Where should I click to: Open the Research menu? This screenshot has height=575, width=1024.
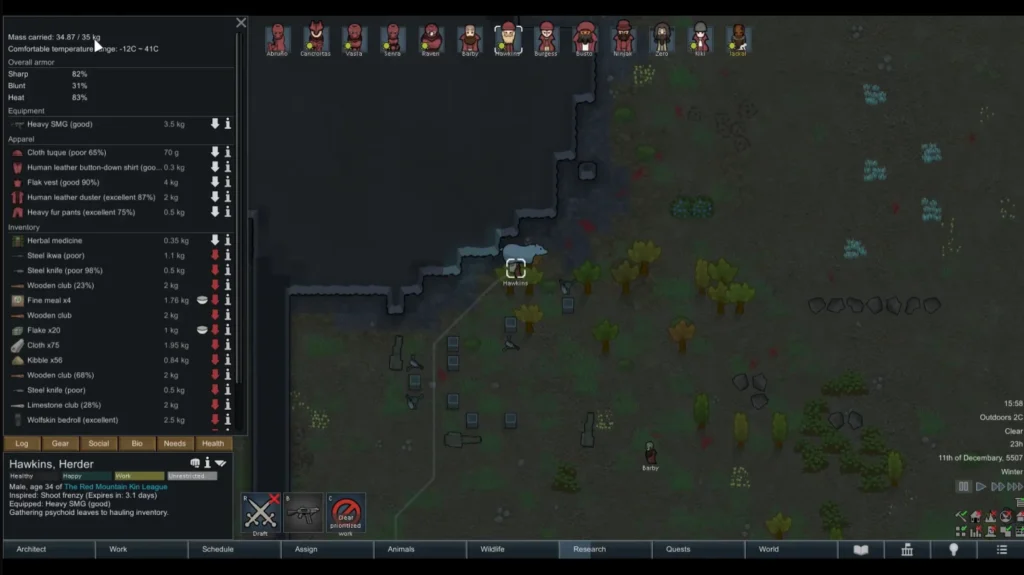[x=605, y=549]
